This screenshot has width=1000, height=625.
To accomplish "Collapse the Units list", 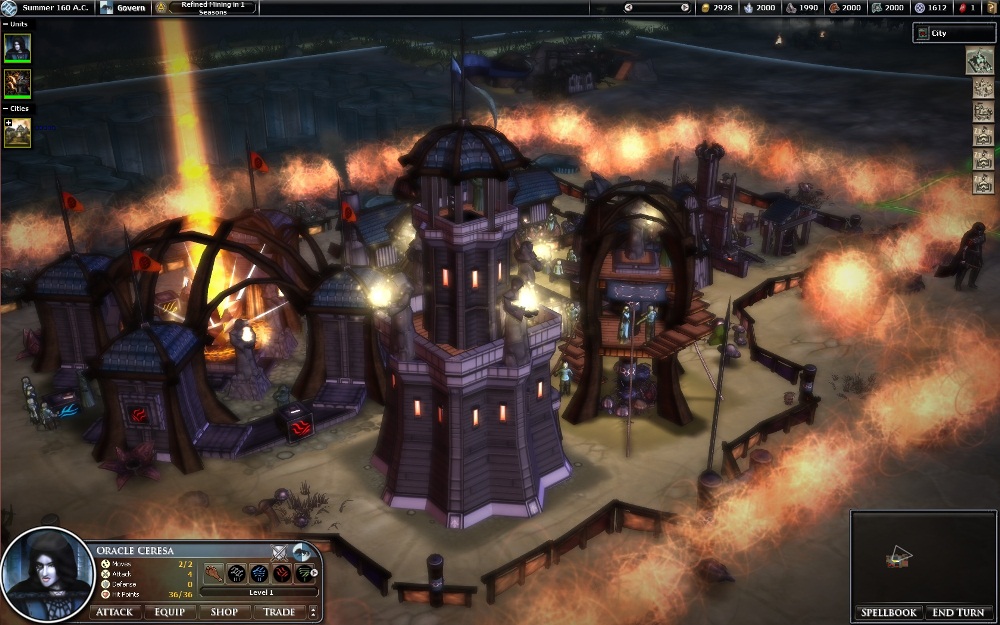I will pos(7,23).
